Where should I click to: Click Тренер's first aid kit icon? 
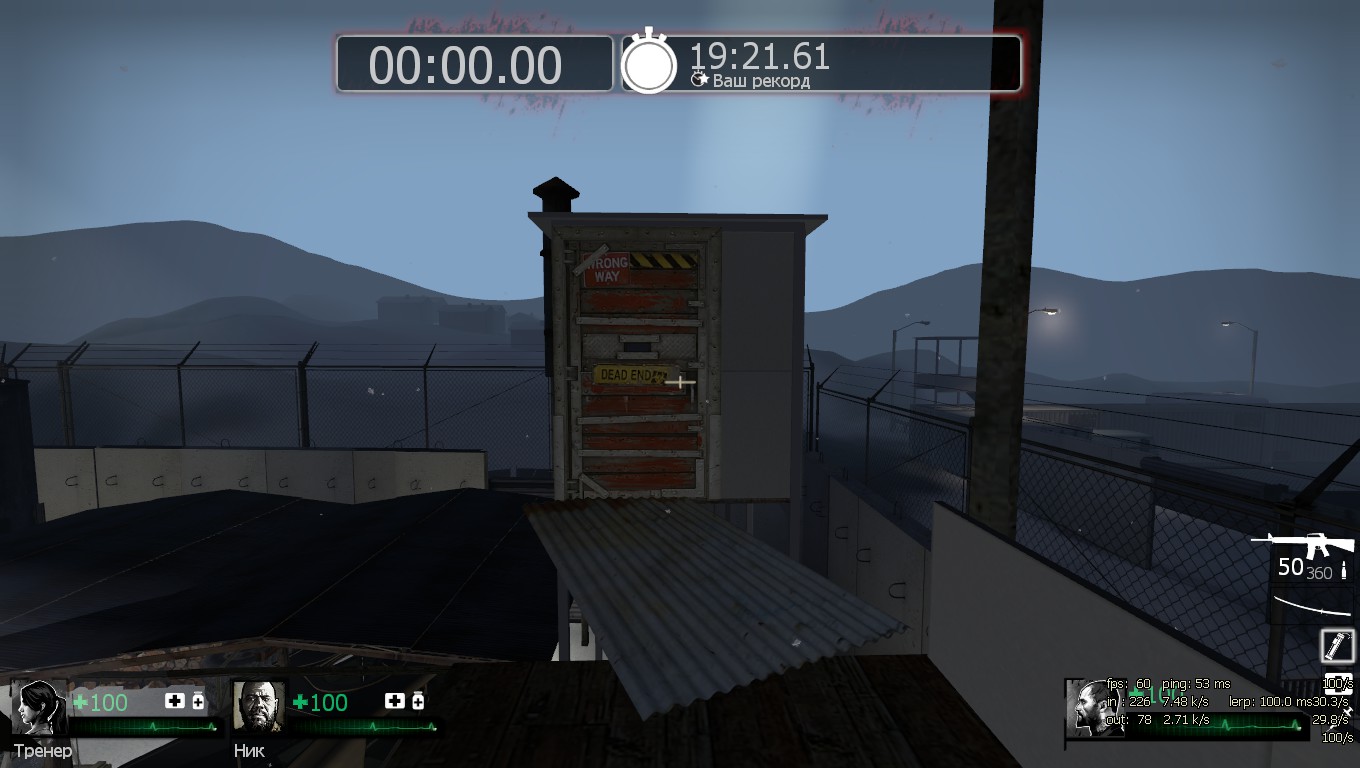click(175, 701)
